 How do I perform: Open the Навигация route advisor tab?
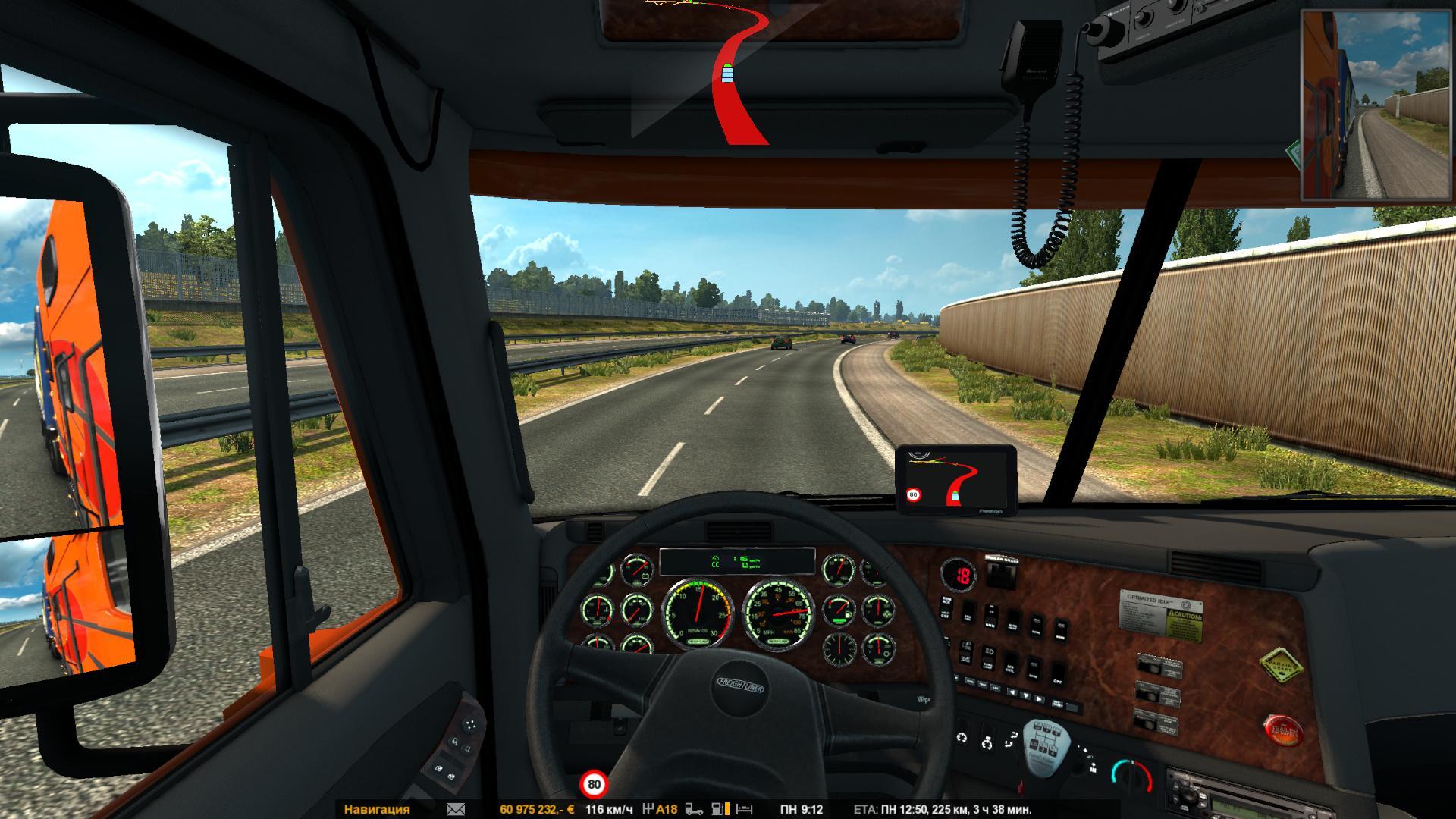point(377,809)
